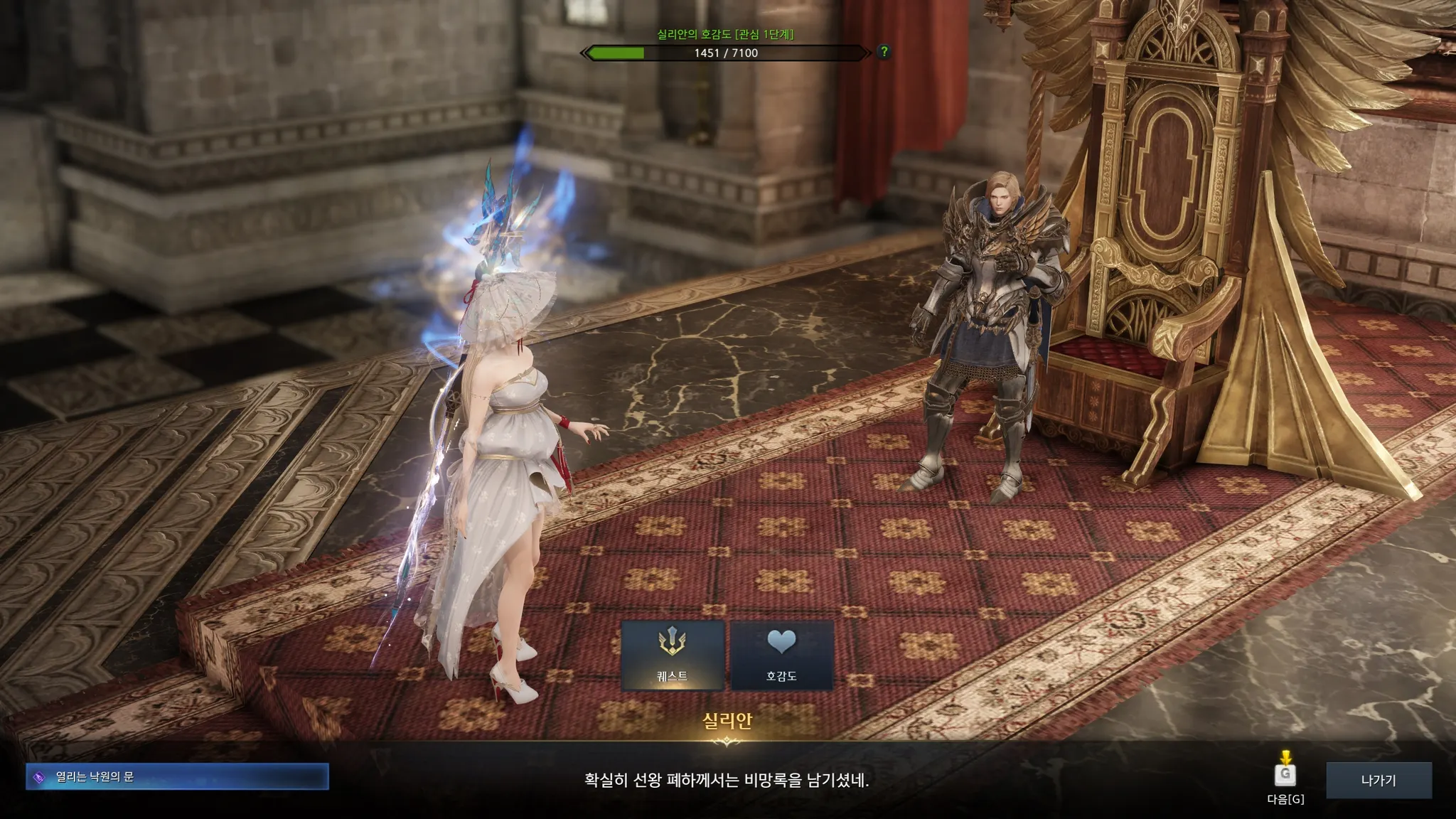Exit dialogue with the 나가기 button
The height and width of the screenshot is (819, 1456).
pyautogui.click(x=1379, y=780)
